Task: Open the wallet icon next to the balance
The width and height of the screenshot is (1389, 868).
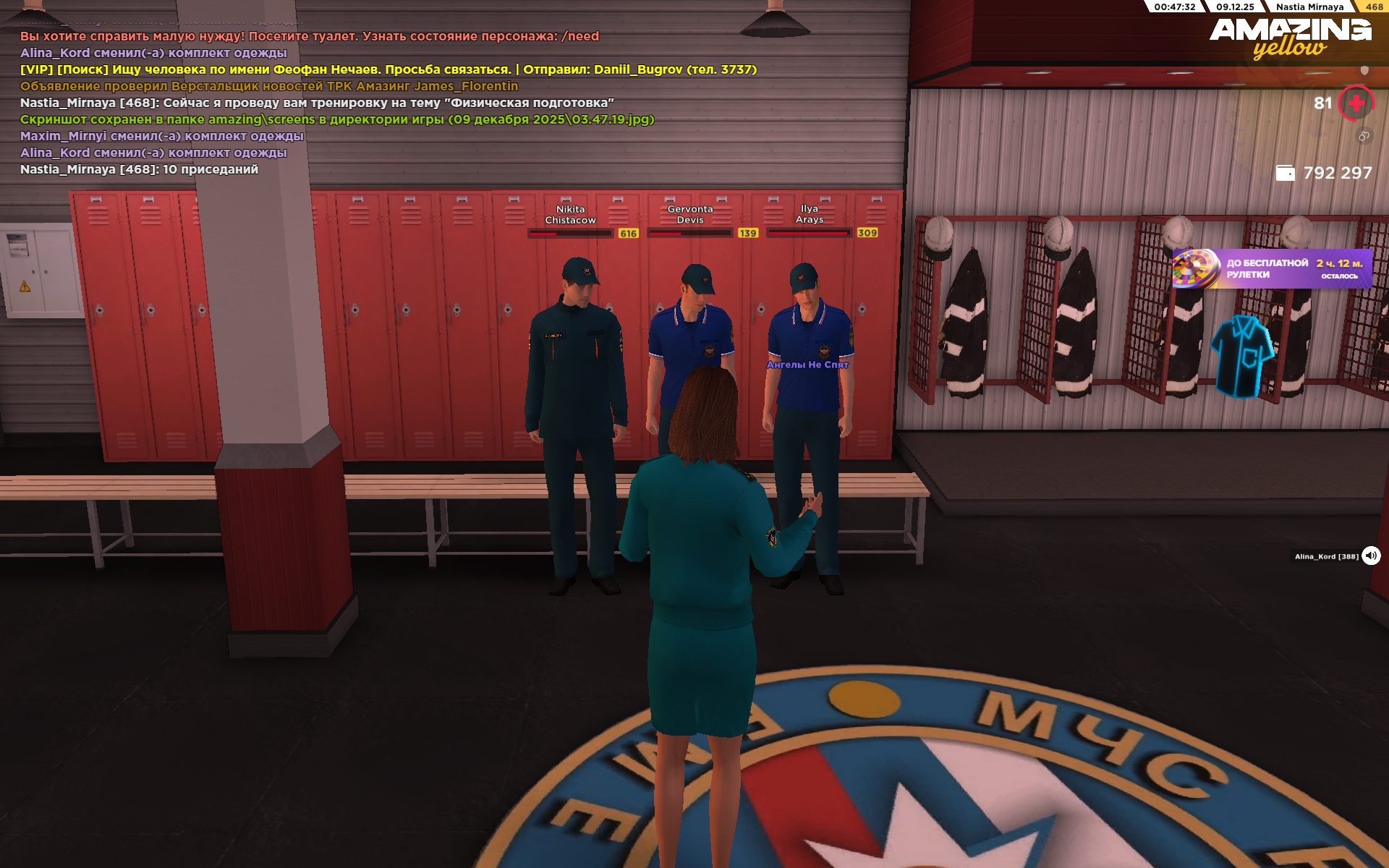Action: (1285, 173)
